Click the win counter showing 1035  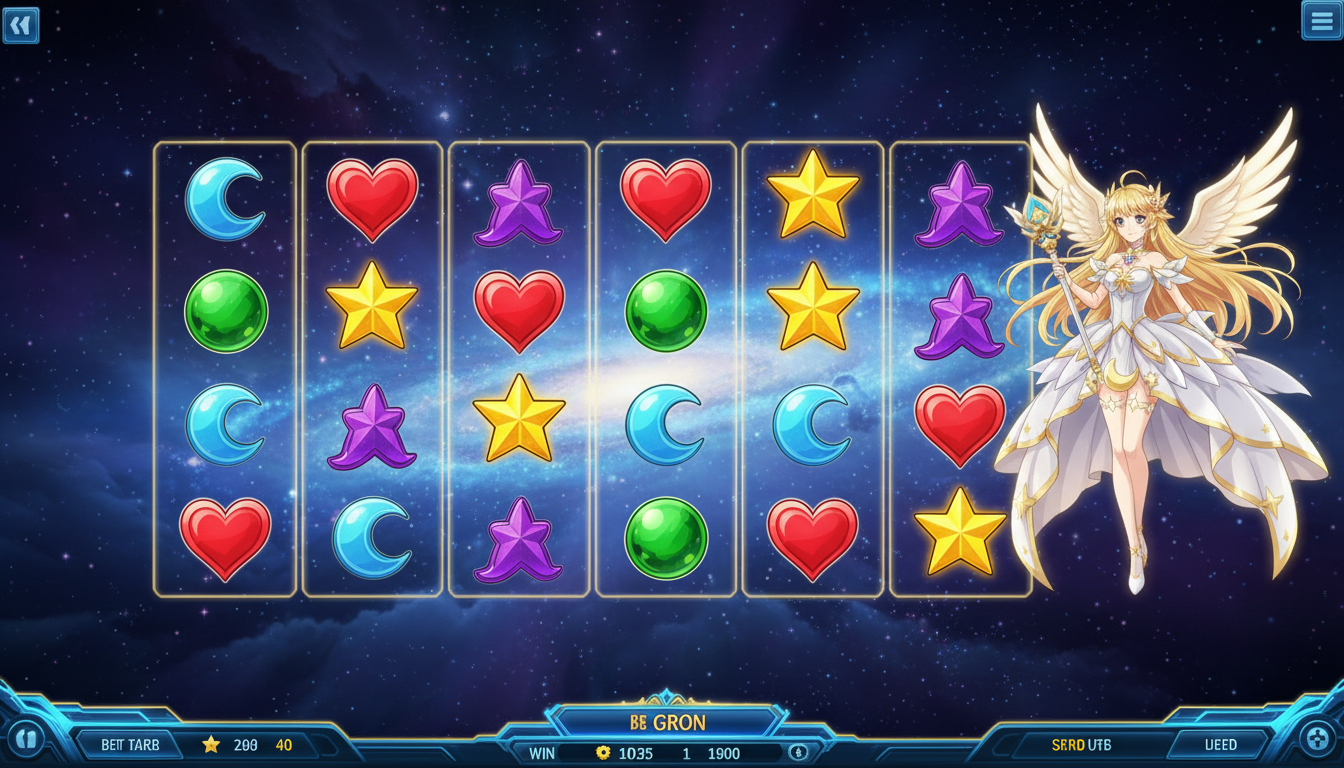pos(637,753)
